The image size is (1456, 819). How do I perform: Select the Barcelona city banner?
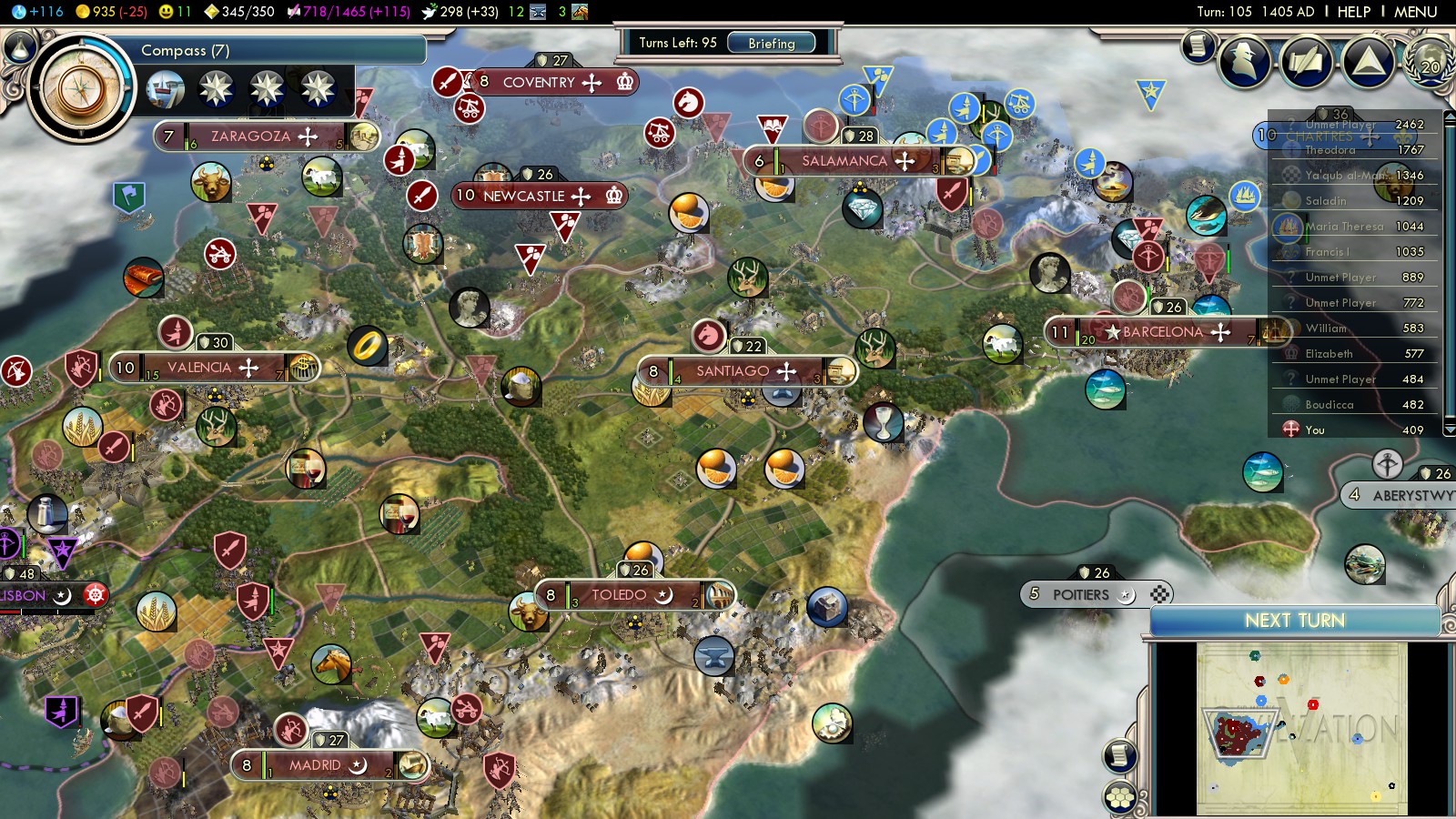tap(1162, 332)
